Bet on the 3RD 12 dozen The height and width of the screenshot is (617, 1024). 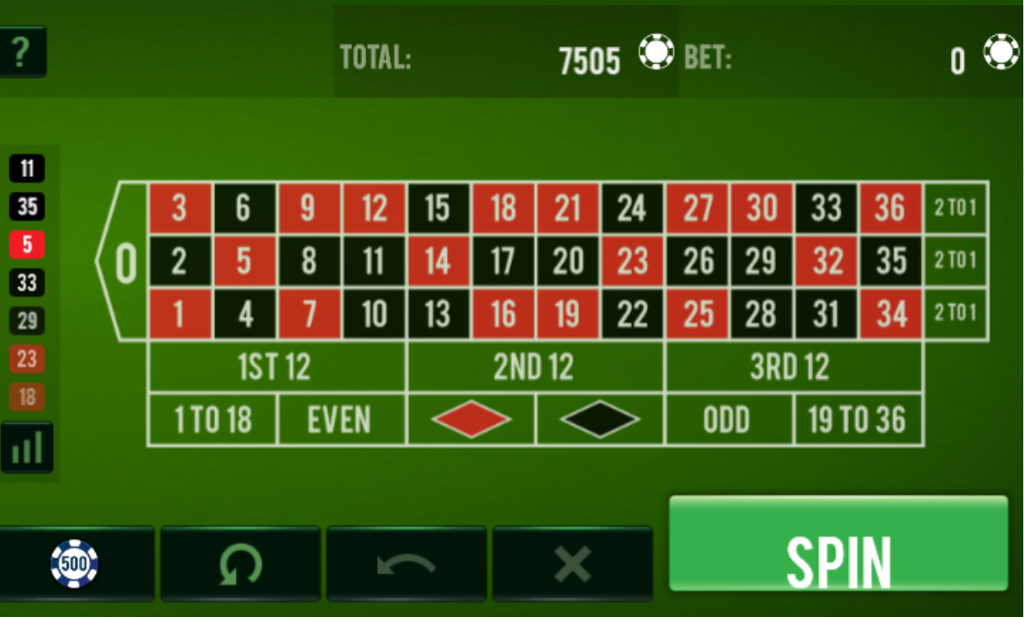[x=792, y=368]
